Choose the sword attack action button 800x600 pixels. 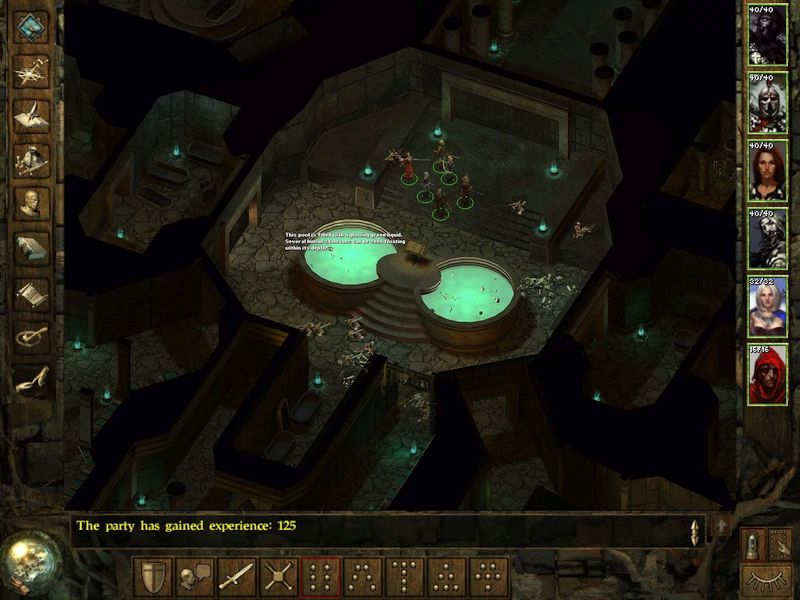click(x=237, y=577)
